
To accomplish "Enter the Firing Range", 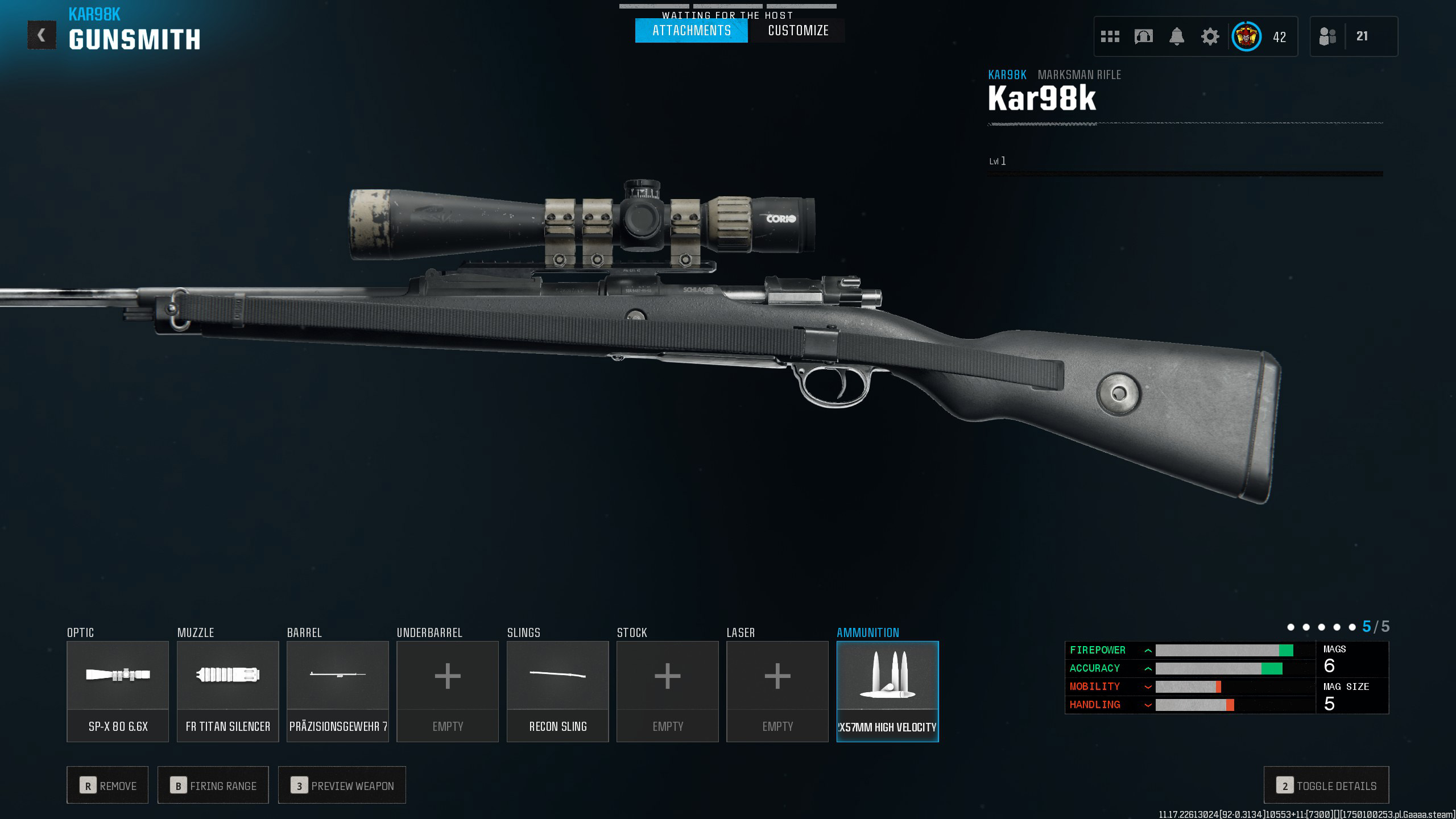I will 213,785.
